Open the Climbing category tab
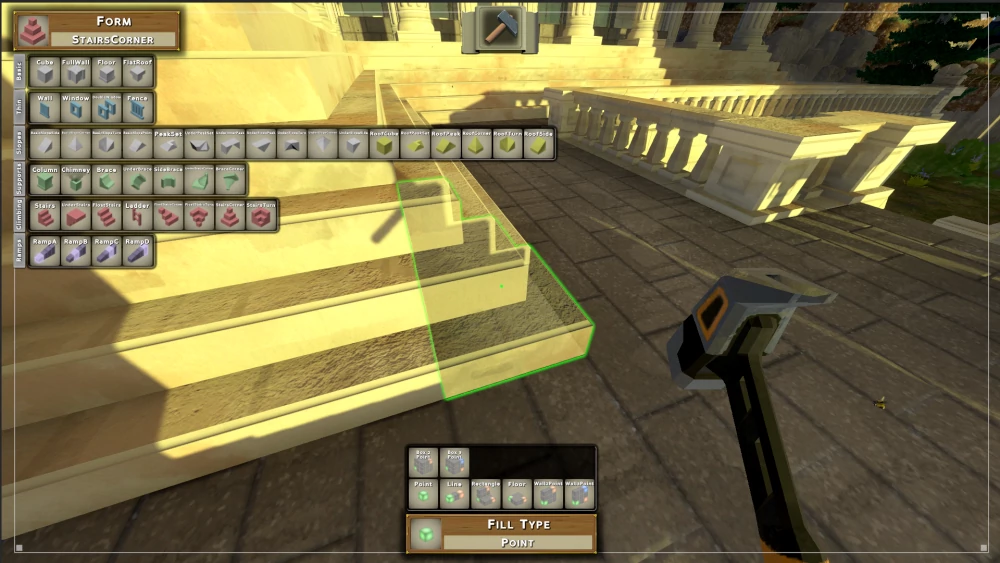1000x563 pixels. click(19, 216)
